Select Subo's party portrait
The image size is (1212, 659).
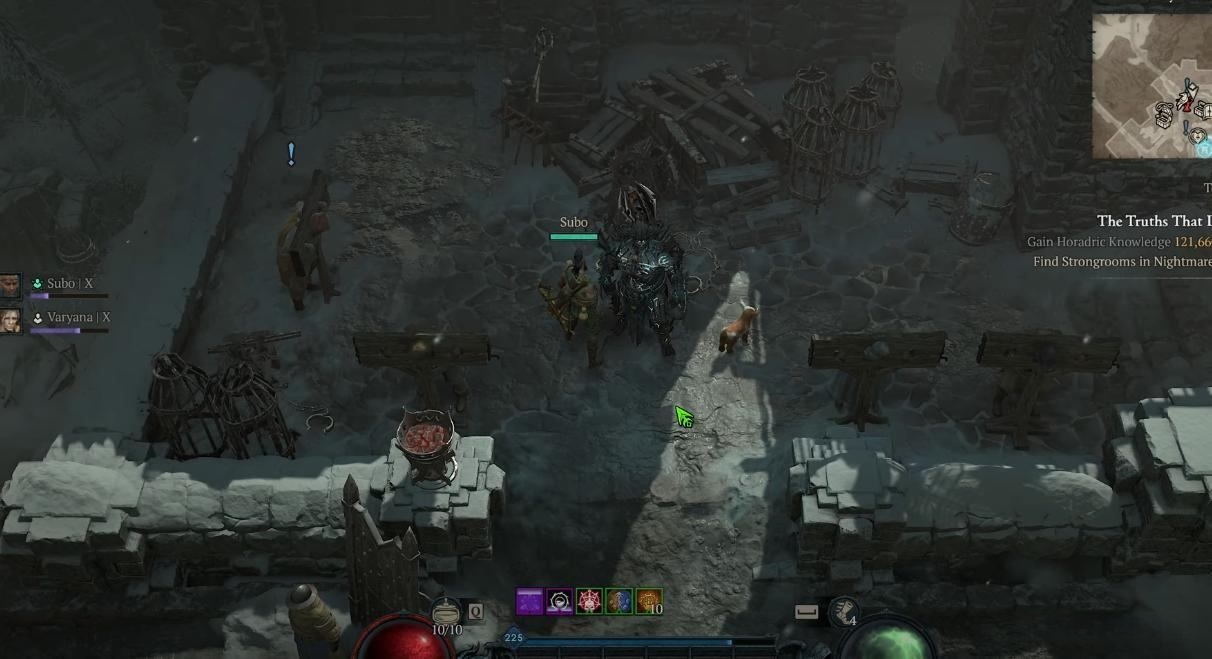(x=10, y=286)
